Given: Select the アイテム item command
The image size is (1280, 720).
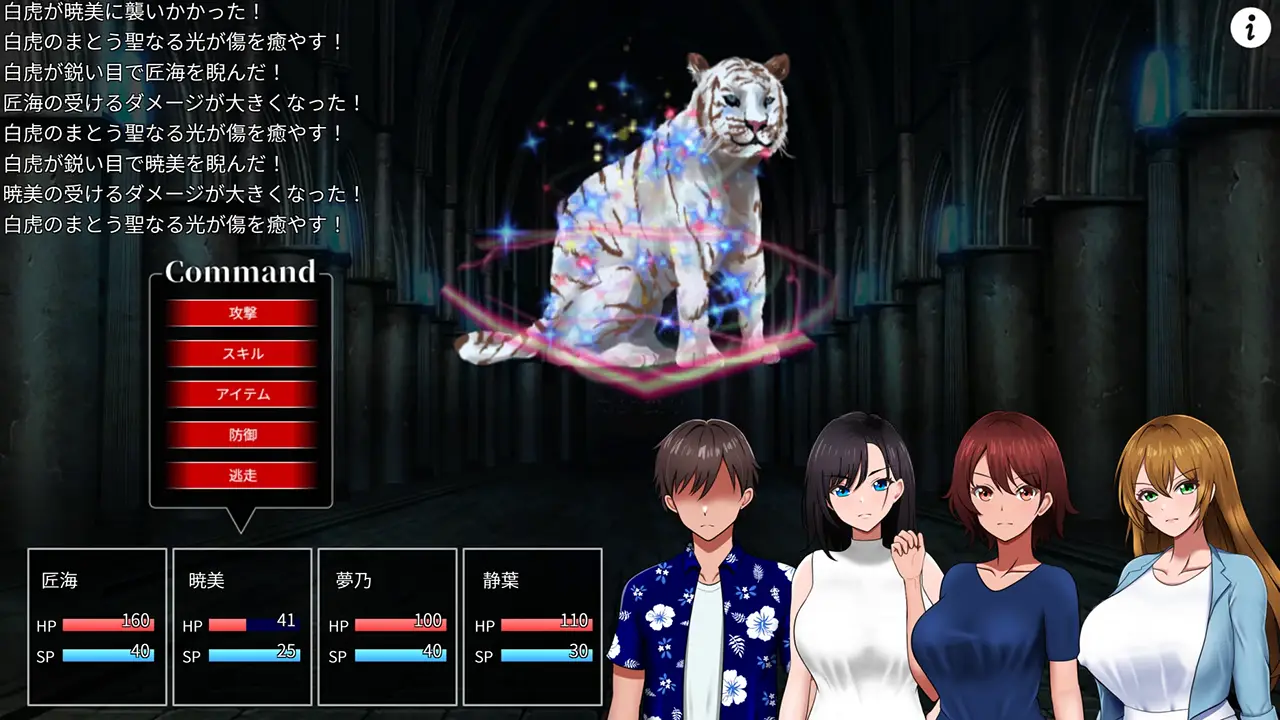Looking at the screenshot, I should point(242,394).
